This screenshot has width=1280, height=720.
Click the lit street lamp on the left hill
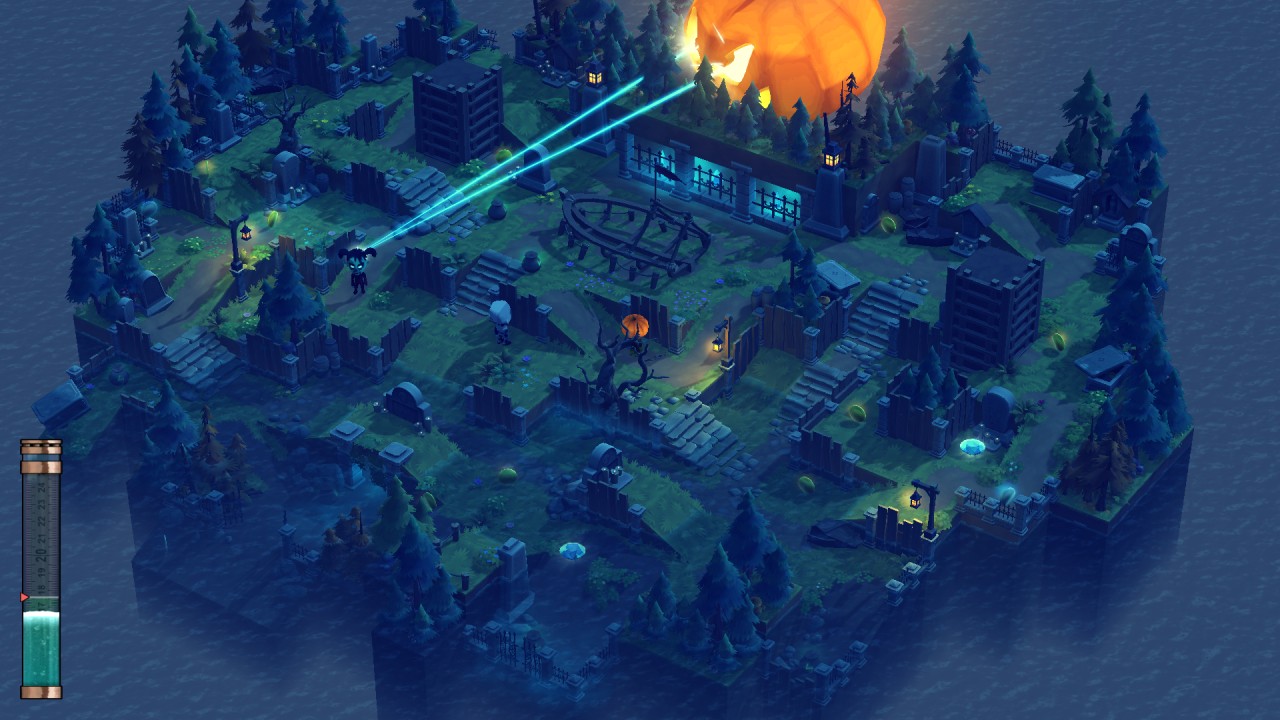246,233
